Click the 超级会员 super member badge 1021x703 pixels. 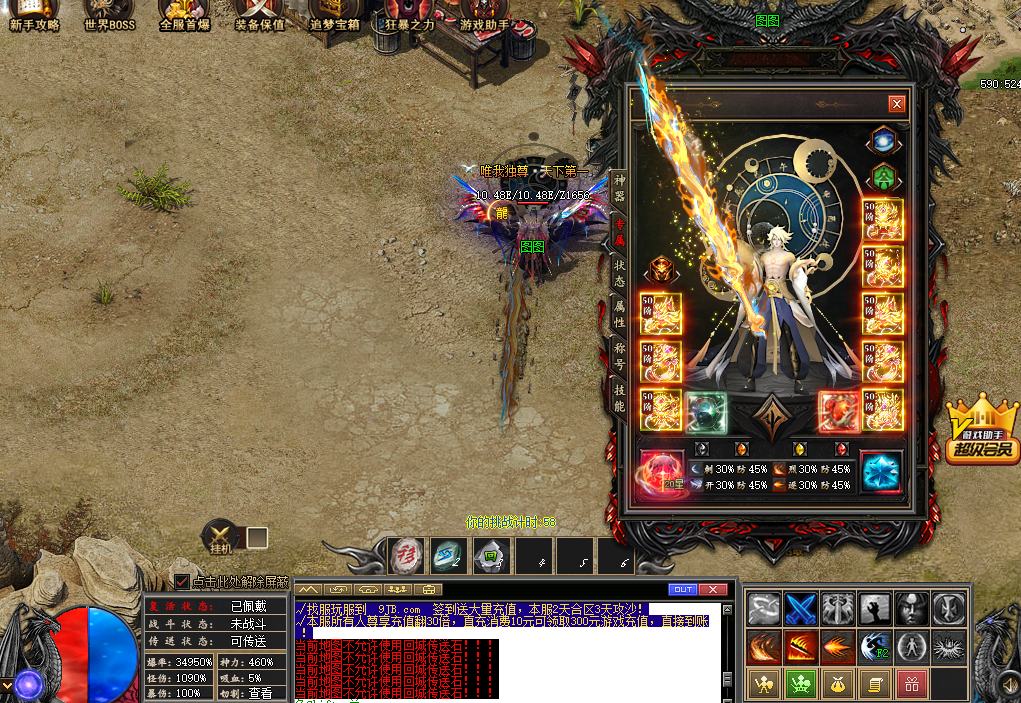click(982, 432)
